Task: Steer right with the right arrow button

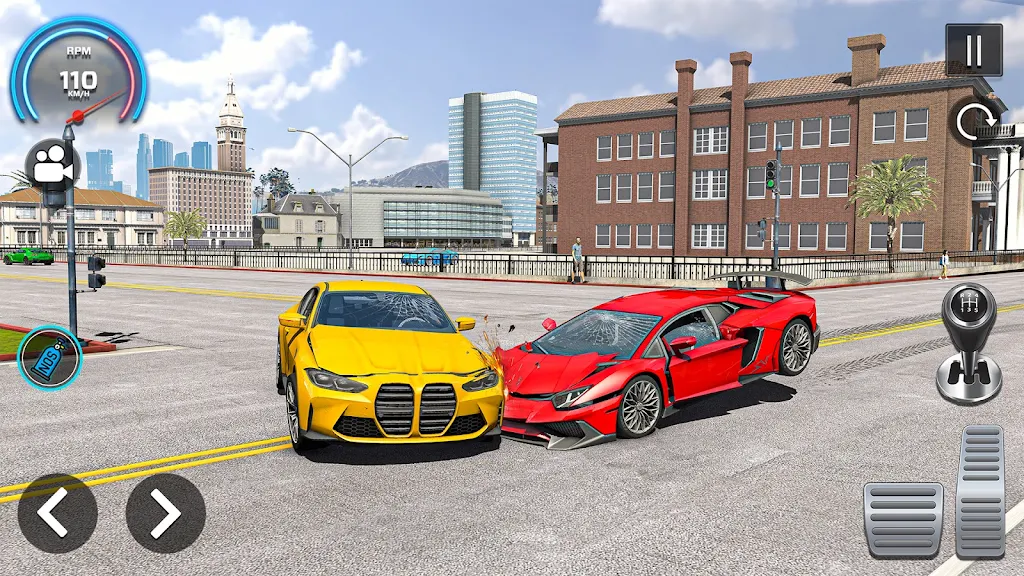Action: click(x=165, y=513)
